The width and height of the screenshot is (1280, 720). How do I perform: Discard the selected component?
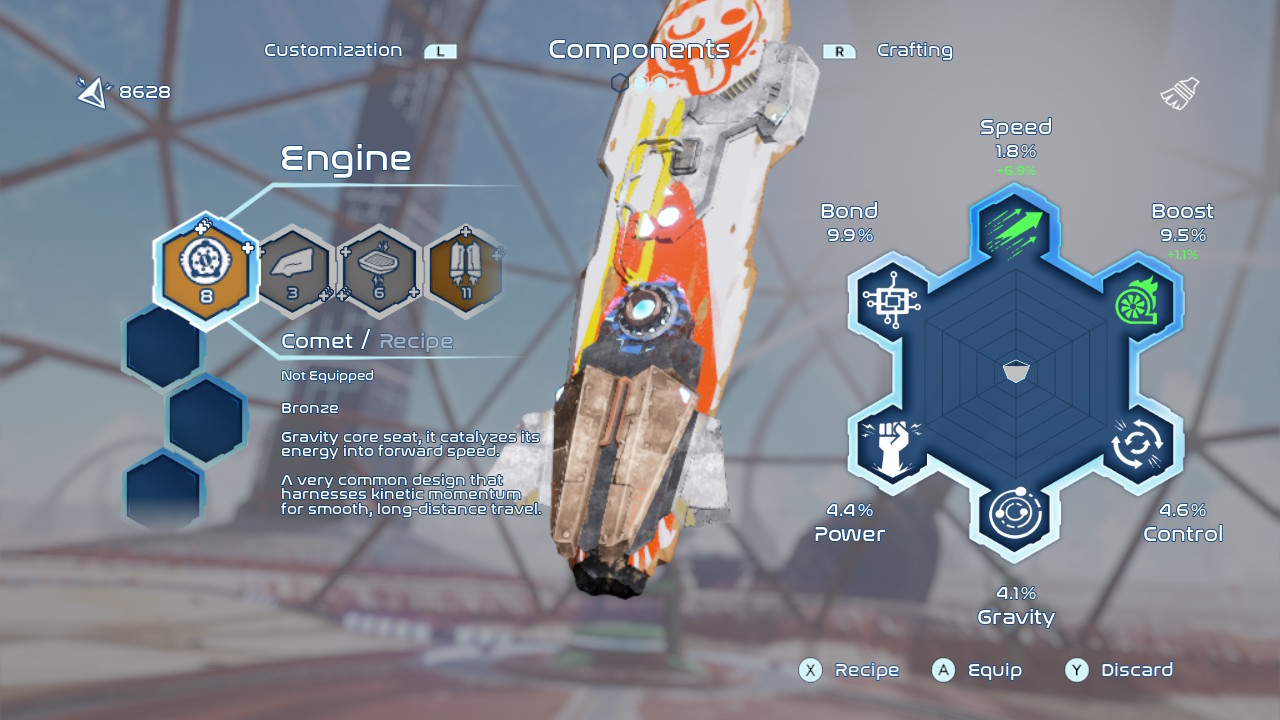point(1119,670)
